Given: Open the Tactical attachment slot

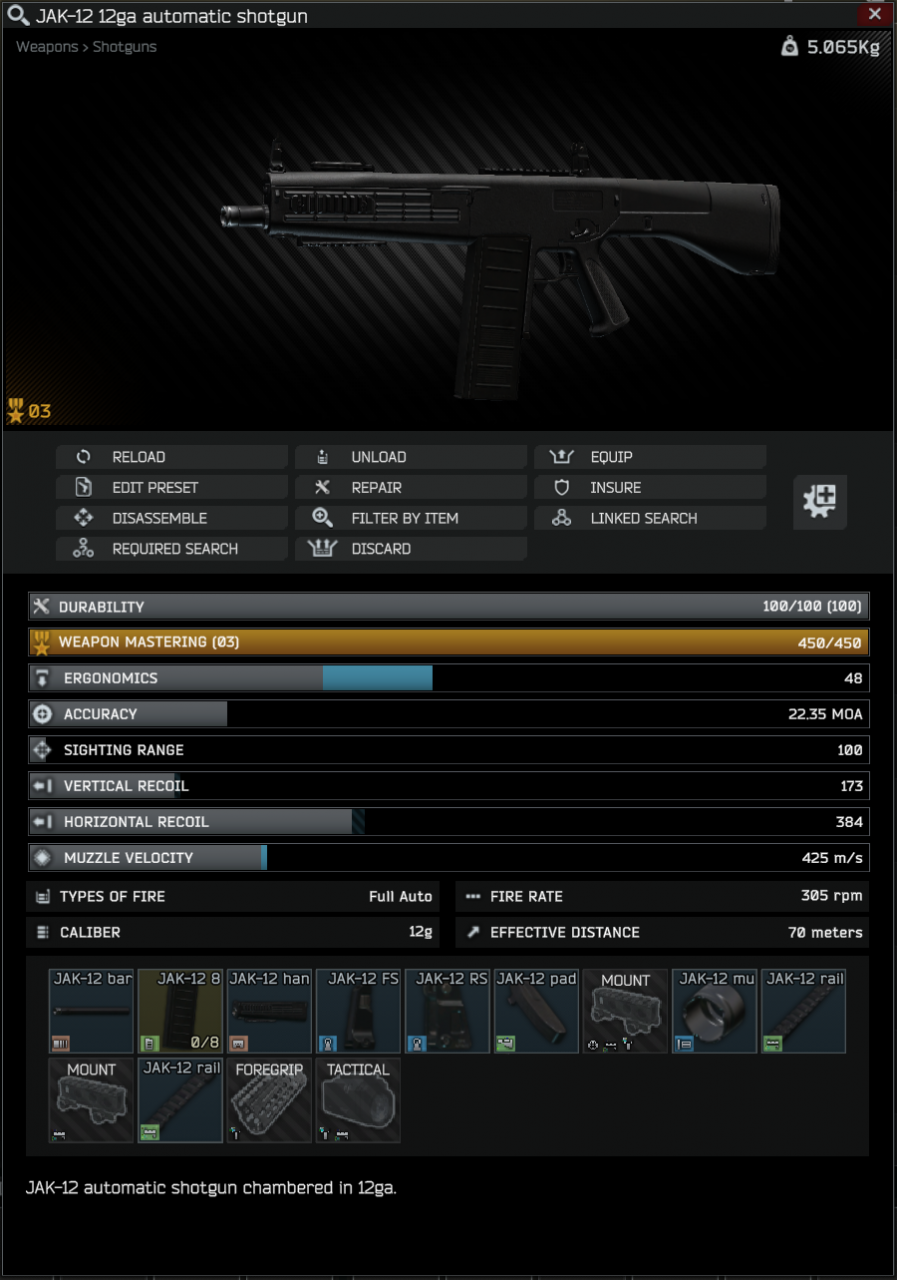Looking at the screenshot, I should 359,1101.
